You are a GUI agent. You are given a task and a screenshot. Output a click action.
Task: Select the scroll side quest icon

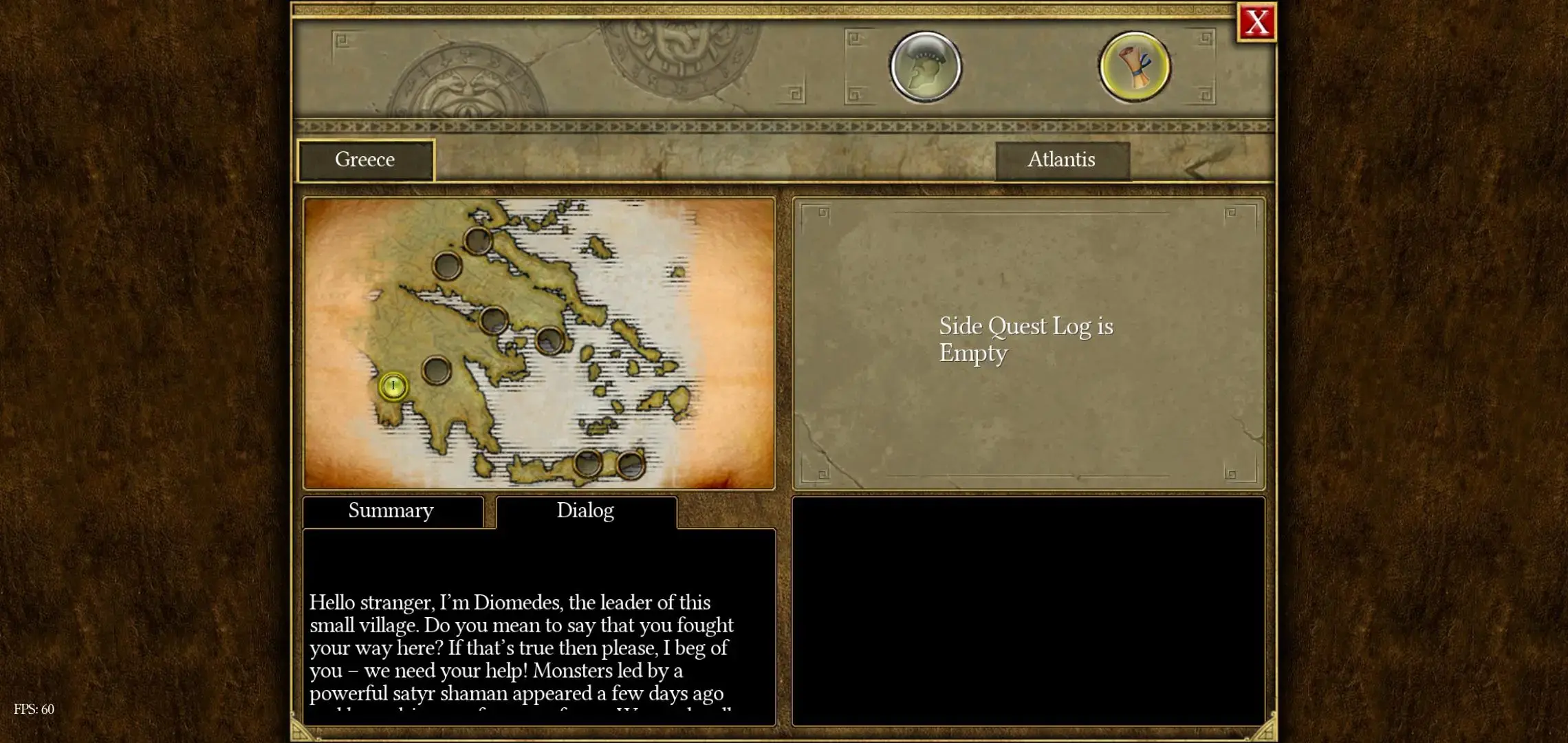[x=1134, y=67]
